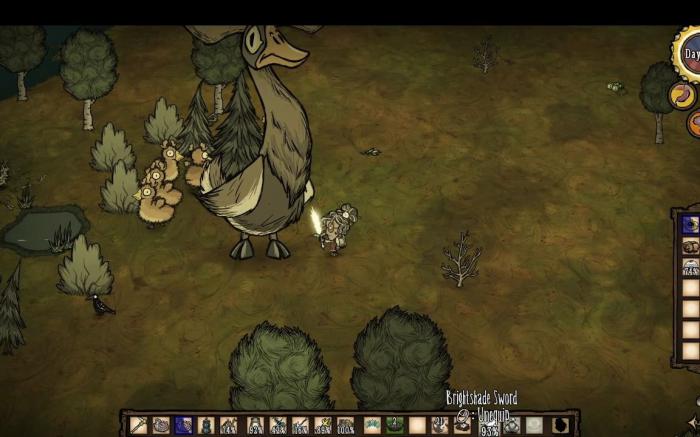Choose the hotbar item showing 14% durability
Image resolution: width=700 pixels, height=437 pixels.
228,425
